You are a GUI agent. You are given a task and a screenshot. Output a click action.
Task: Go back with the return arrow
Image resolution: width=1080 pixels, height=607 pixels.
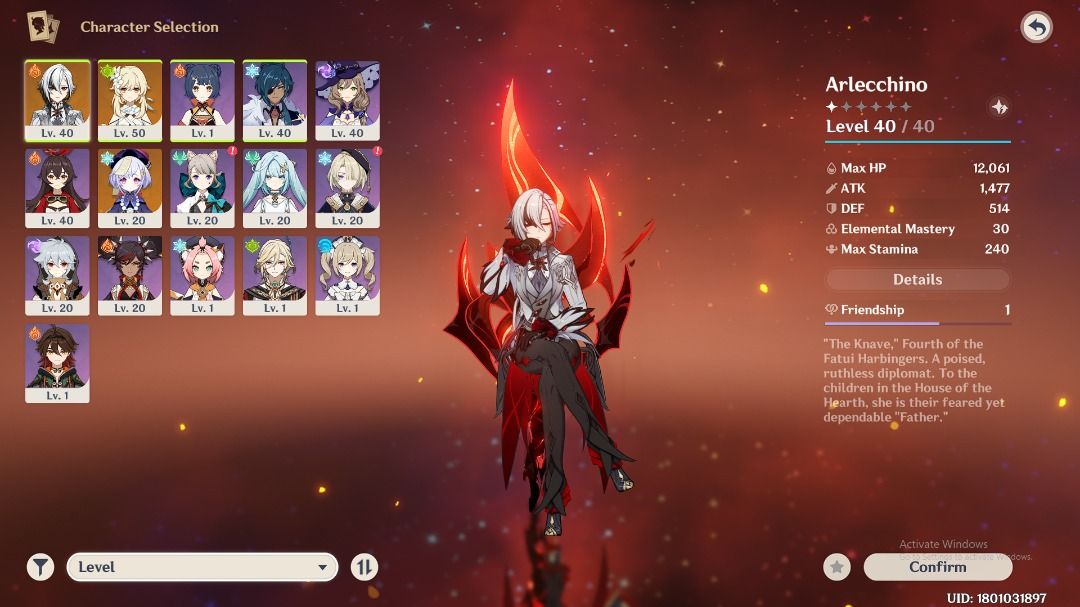[1036, 27]
